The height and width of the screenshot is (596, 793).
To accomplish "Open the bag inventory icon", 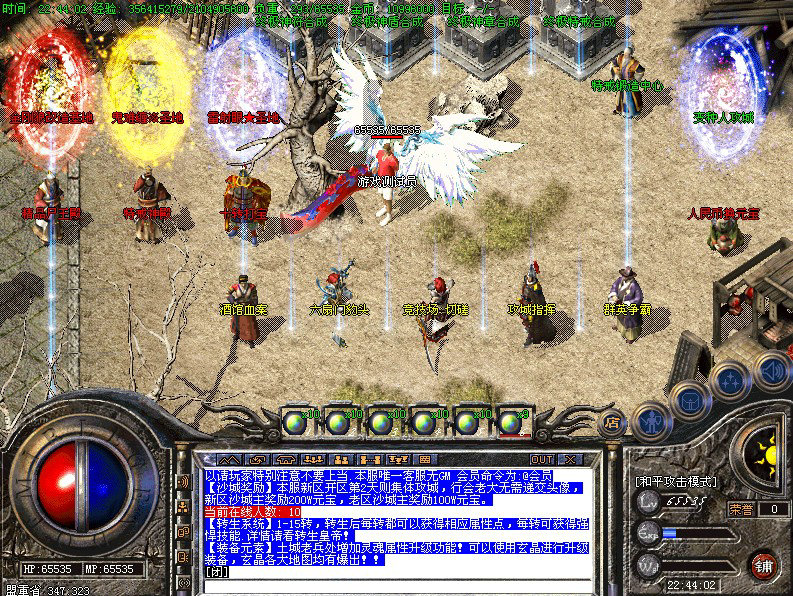I will click(691, 399).
